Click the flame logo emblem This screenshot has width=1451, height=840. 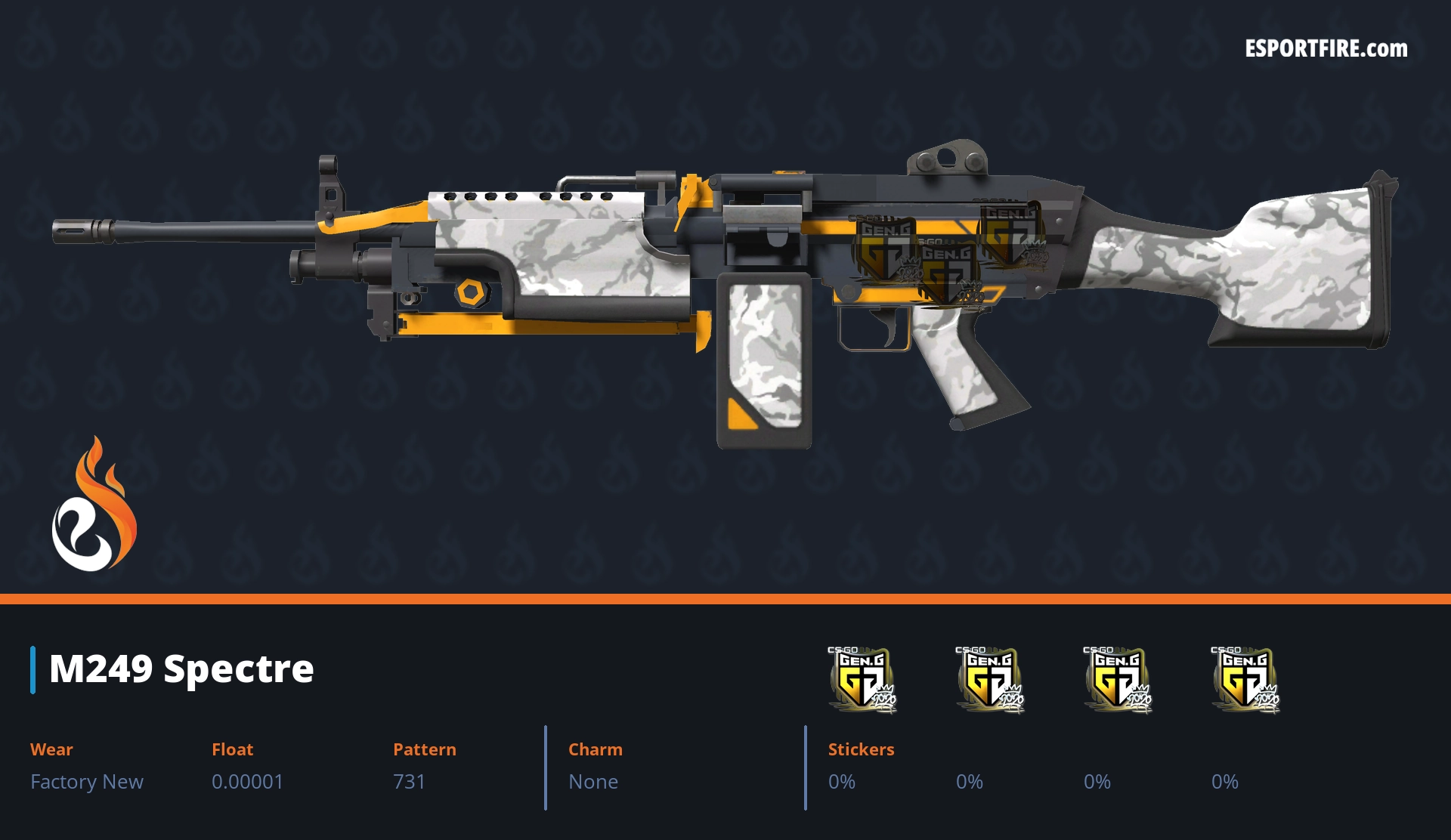tap(94, 506)
